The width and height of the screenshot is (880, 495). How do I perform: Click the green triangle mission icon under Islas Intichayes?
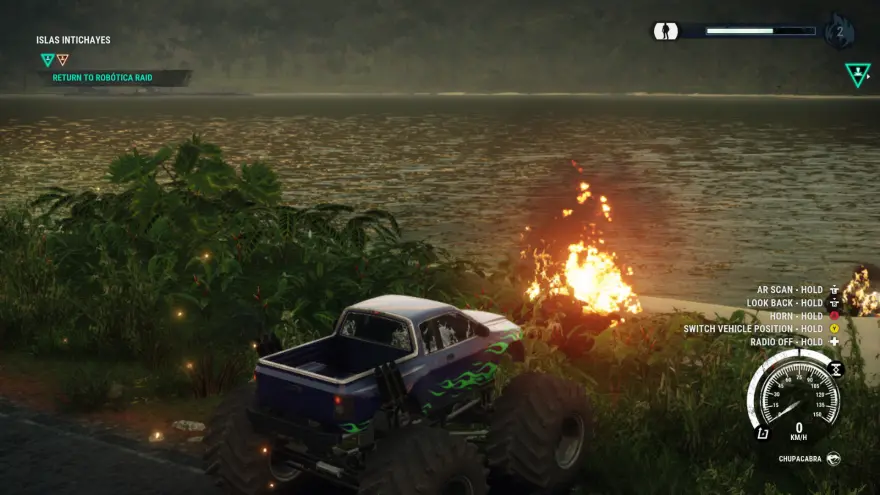tap(47, 60)
